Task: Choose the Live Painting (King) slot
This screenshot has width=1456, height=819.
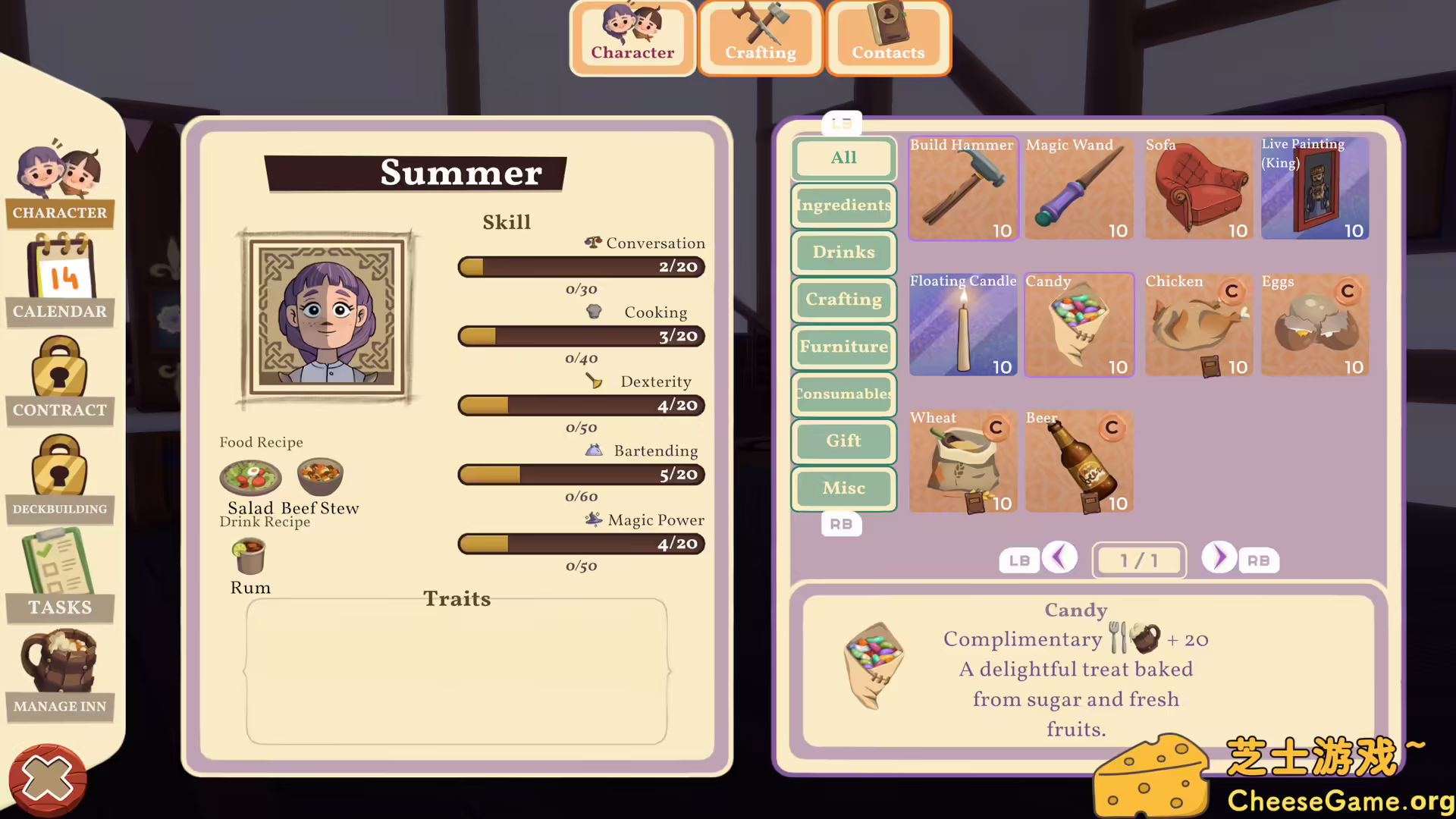Action: [x=1315, y=189]
